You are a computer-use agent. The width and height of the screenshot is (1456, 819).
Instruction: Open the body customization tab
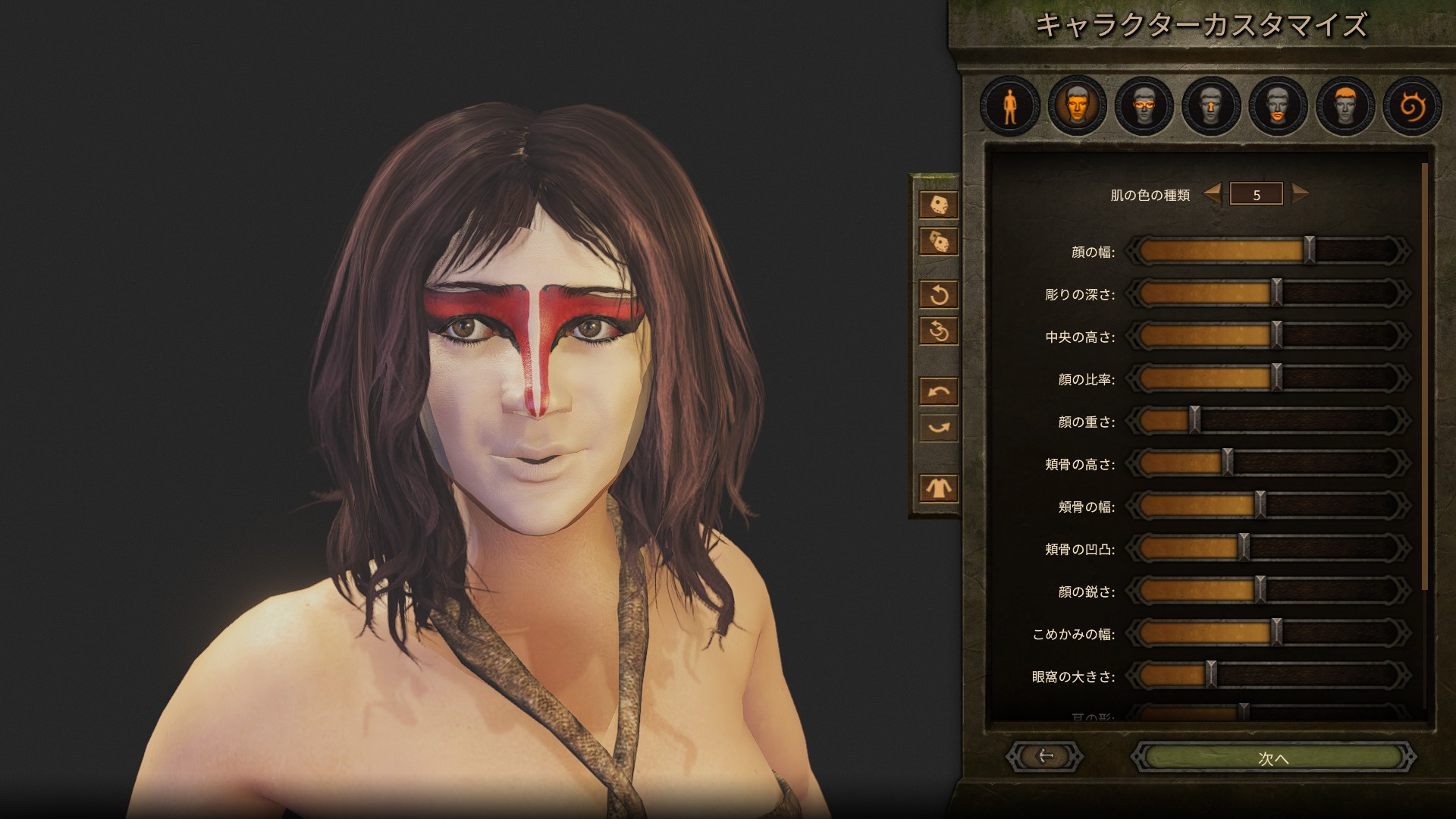1009,105
